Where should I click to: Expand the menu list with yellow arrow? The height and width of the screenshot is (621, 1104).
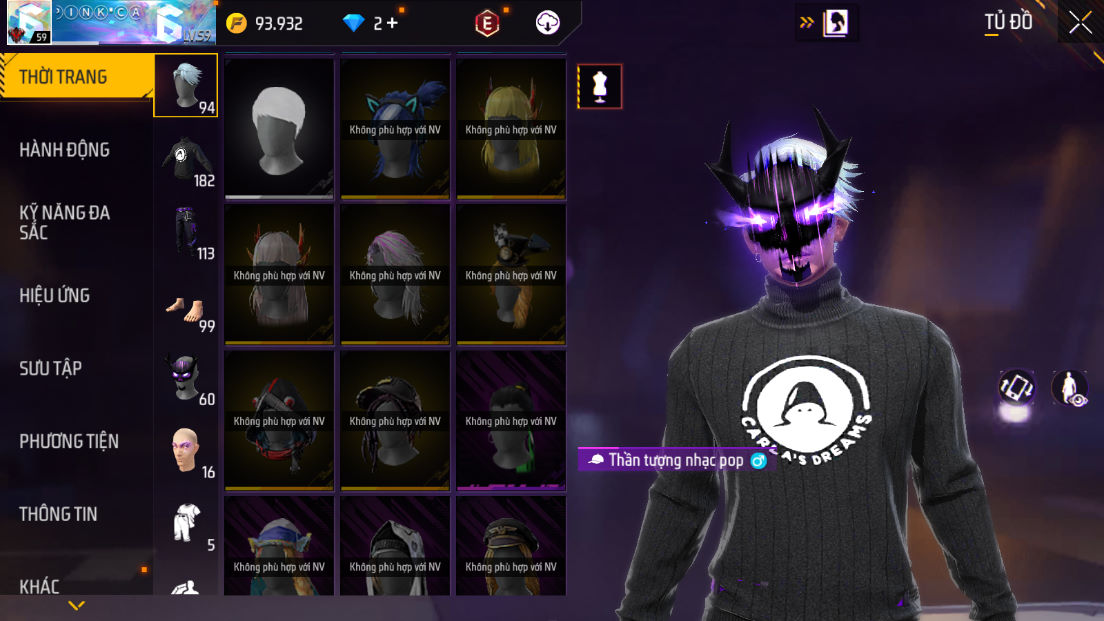[x=76, y=606]
